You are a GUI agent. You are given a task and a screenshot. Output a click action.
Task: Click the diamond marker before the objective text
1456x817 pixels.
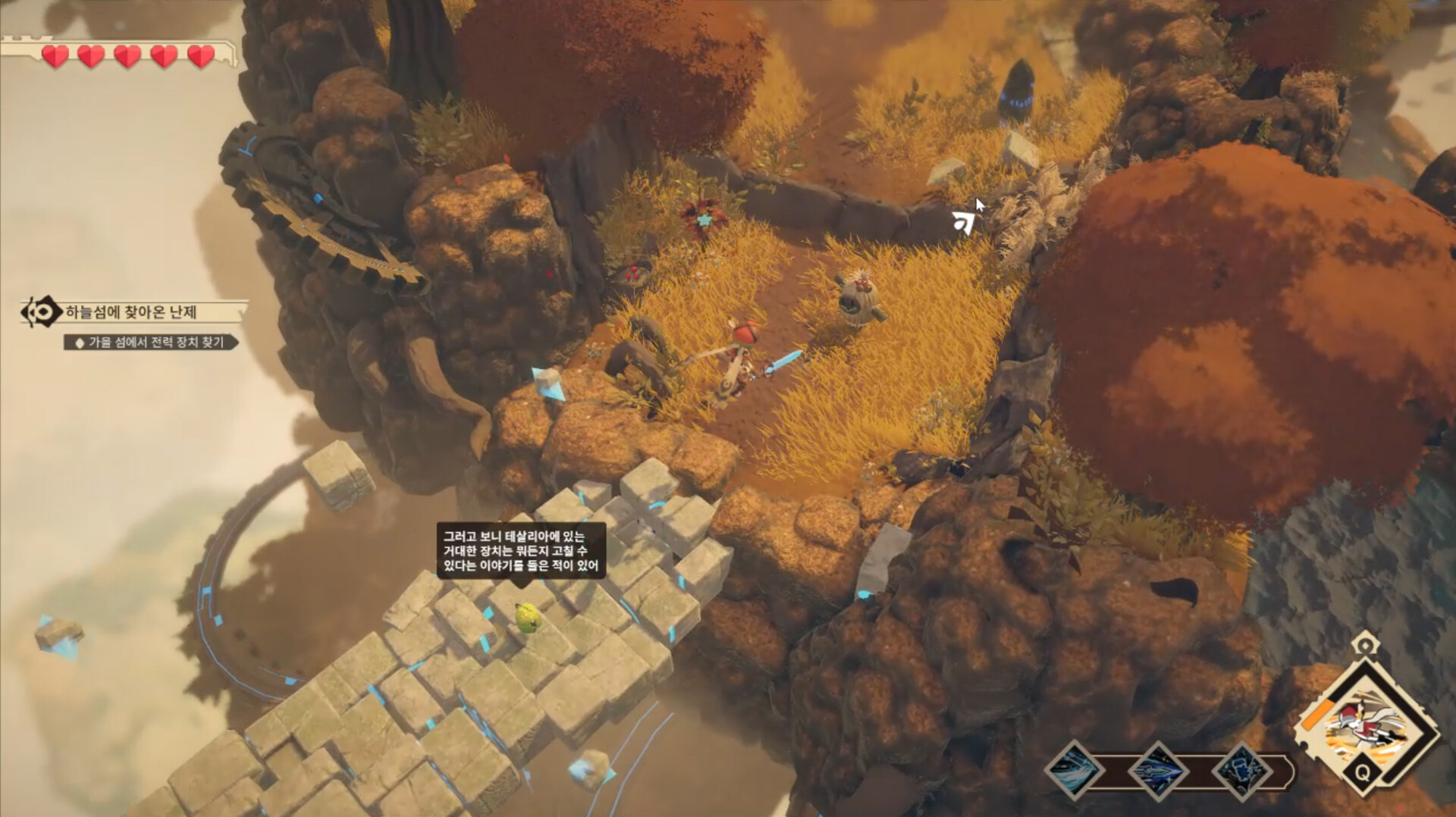80,343
